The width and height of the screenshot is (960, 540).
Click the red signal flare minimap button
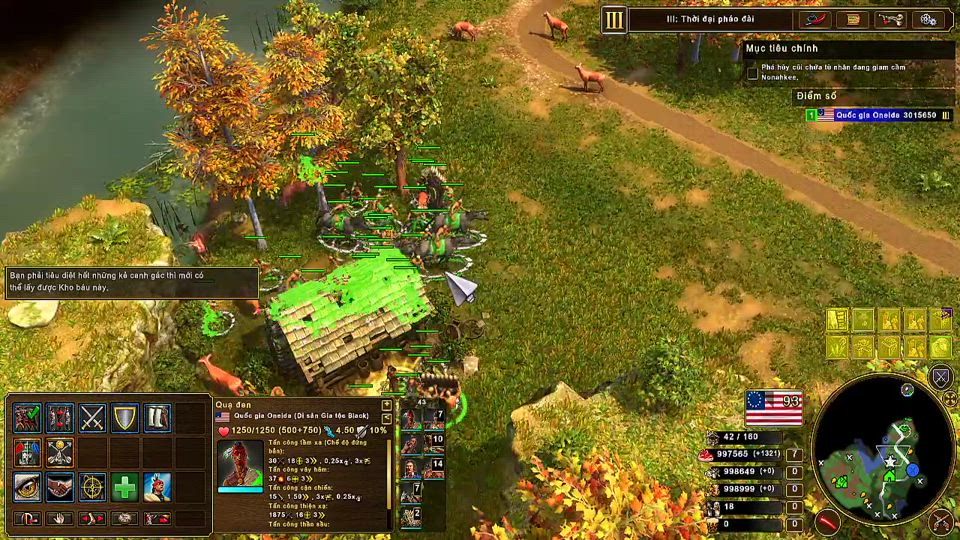click(x=827, y=521)
